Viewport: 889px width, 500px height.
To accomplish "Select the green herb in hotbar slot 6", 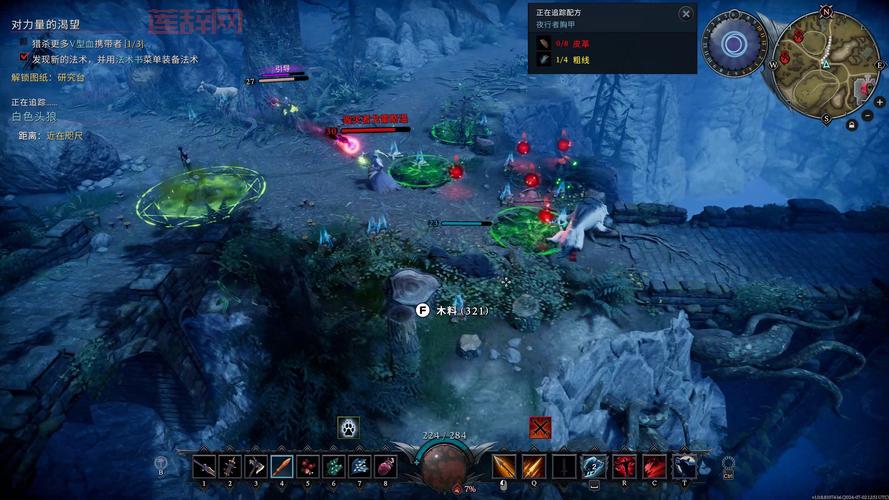I will click(x=334, y=466).
